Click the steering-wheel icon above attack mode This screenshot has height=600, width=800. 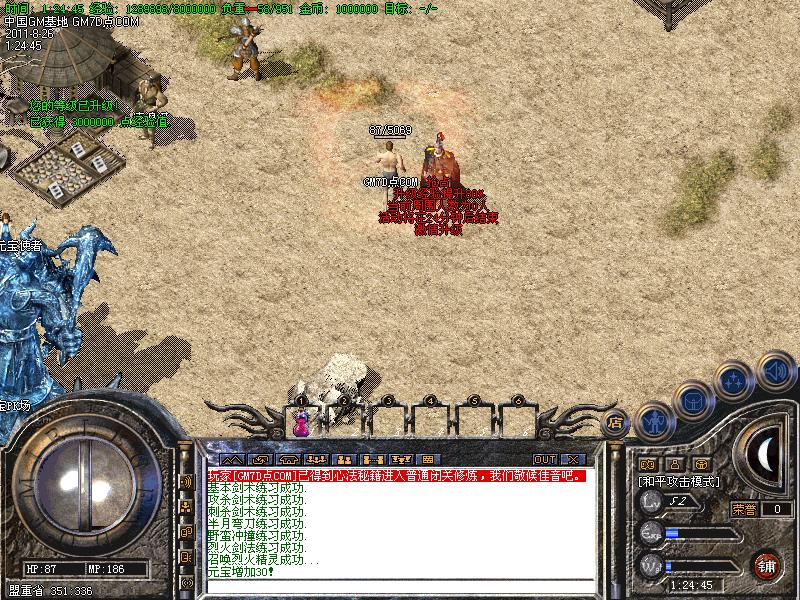coord(701,464)
